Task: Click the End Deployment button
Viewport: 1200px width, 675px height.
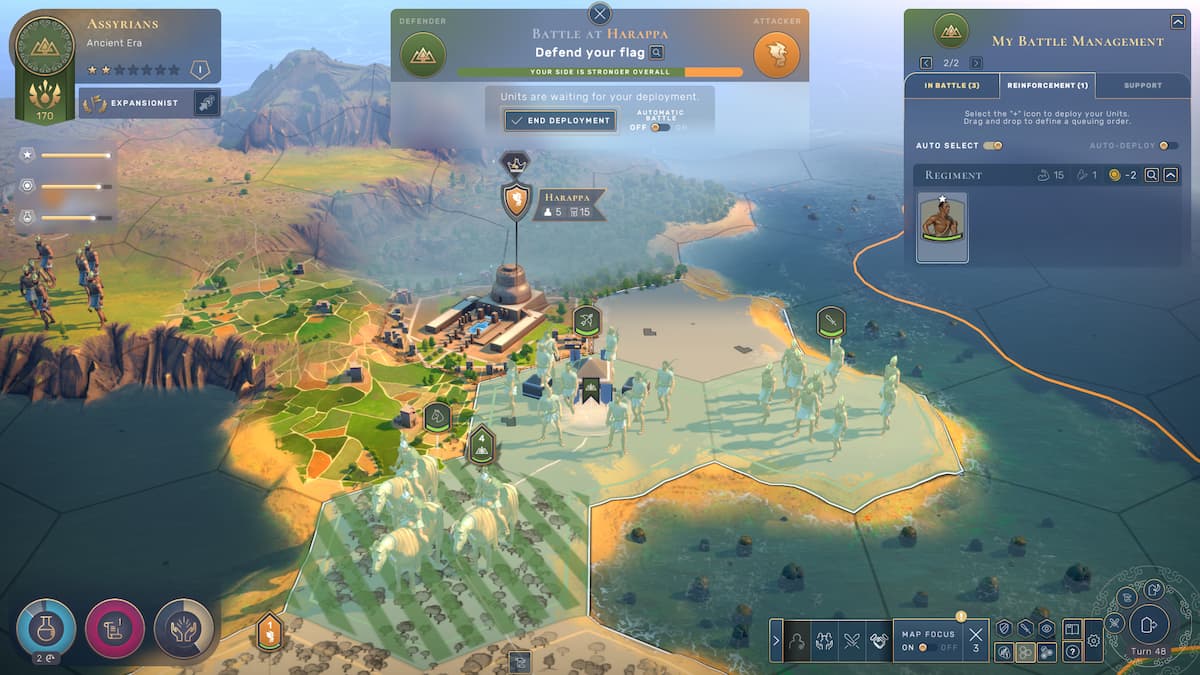Action: click(x=559, y=120)
